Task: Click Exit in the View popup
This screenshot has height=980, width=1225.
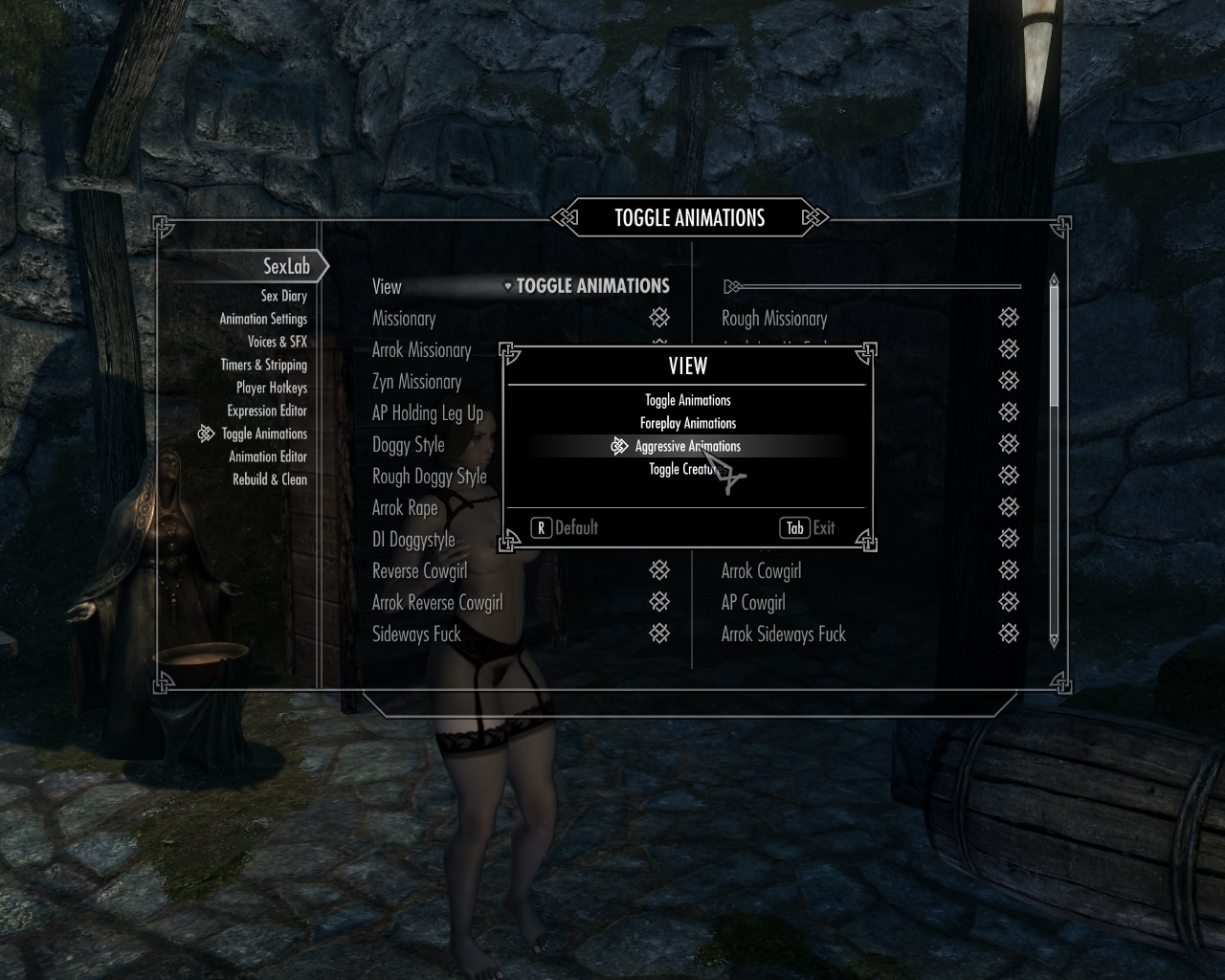Action: pyautogui.click(x=808, y=527)
